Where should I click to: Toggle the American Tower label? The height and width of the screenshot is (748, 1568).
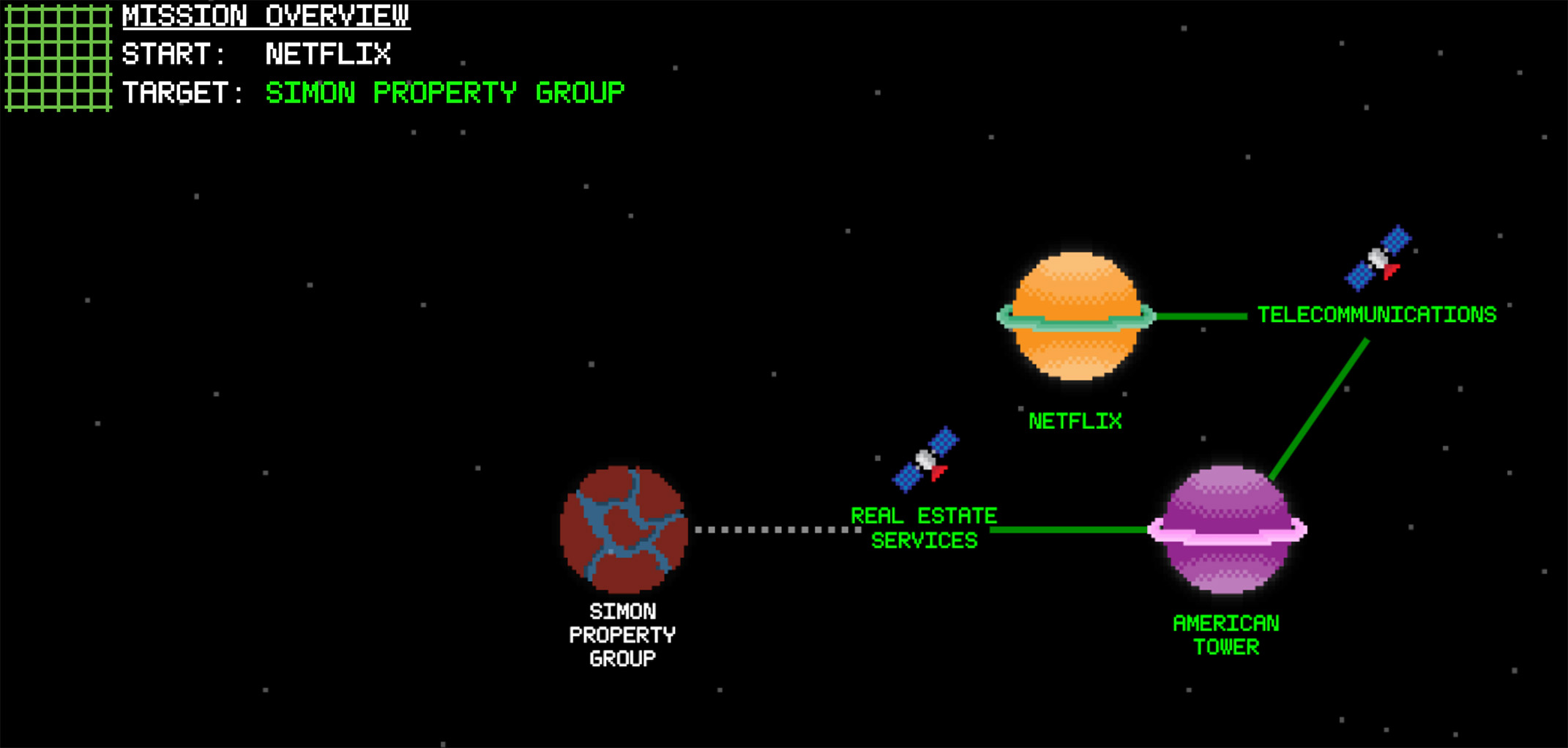click(x=1227, y=635)
